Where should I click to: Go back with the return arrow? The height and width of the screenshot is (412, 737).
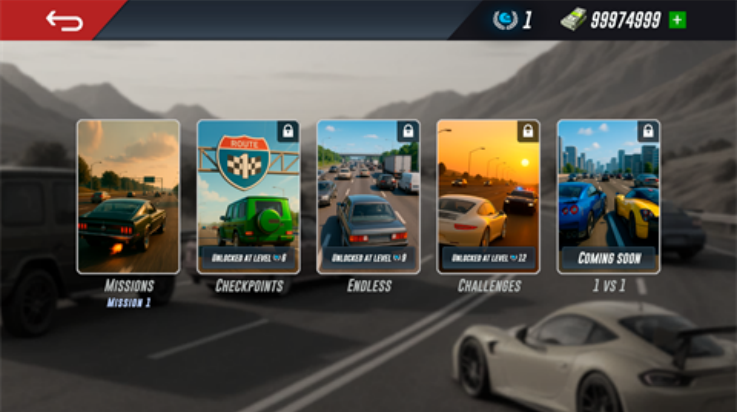coord(64,20)
